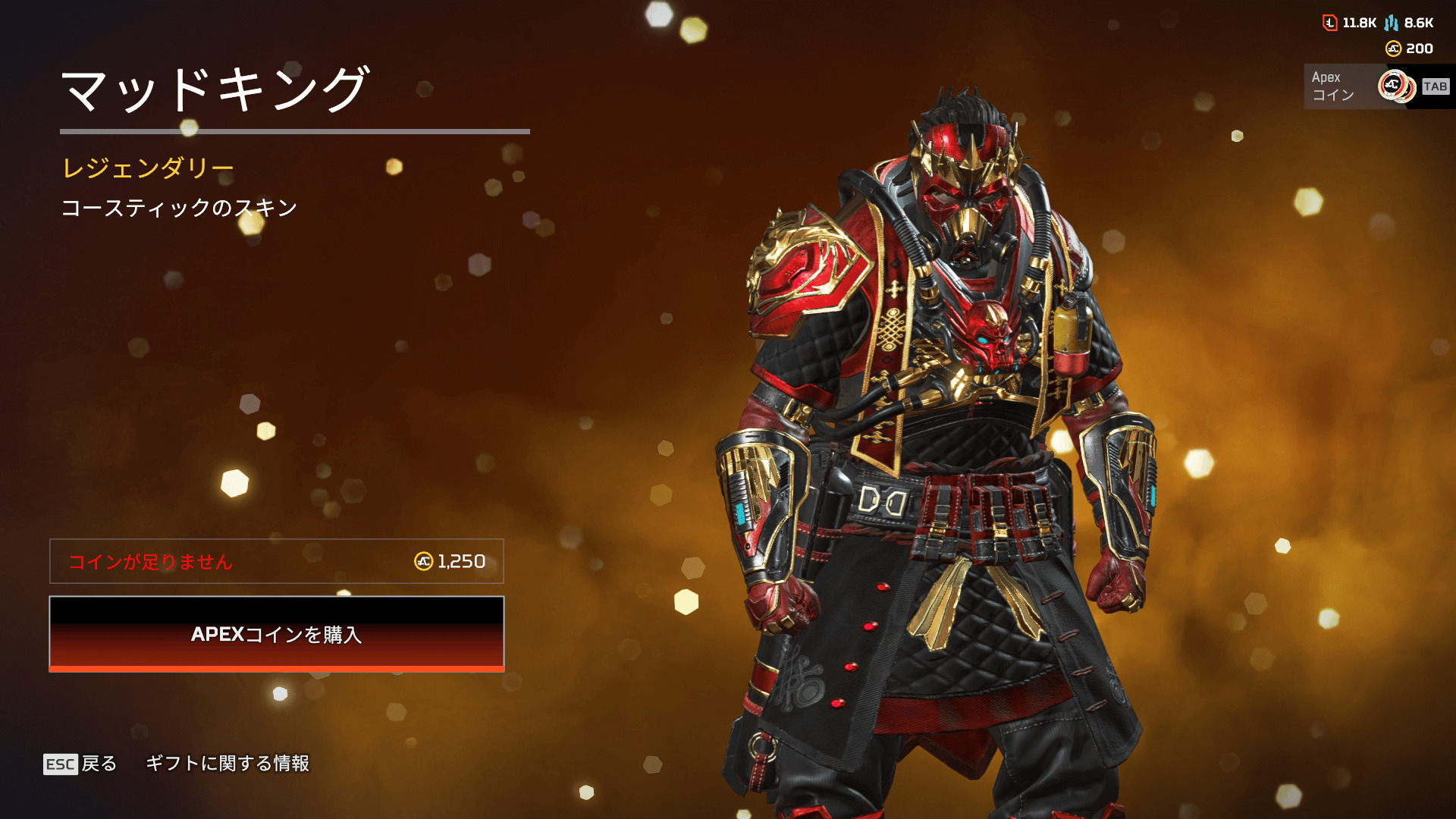Image resolution: width=1456 pixels, height=819 pixels.
Task: Open the Apex コイン store panel
Action: tap(1376, 86)
